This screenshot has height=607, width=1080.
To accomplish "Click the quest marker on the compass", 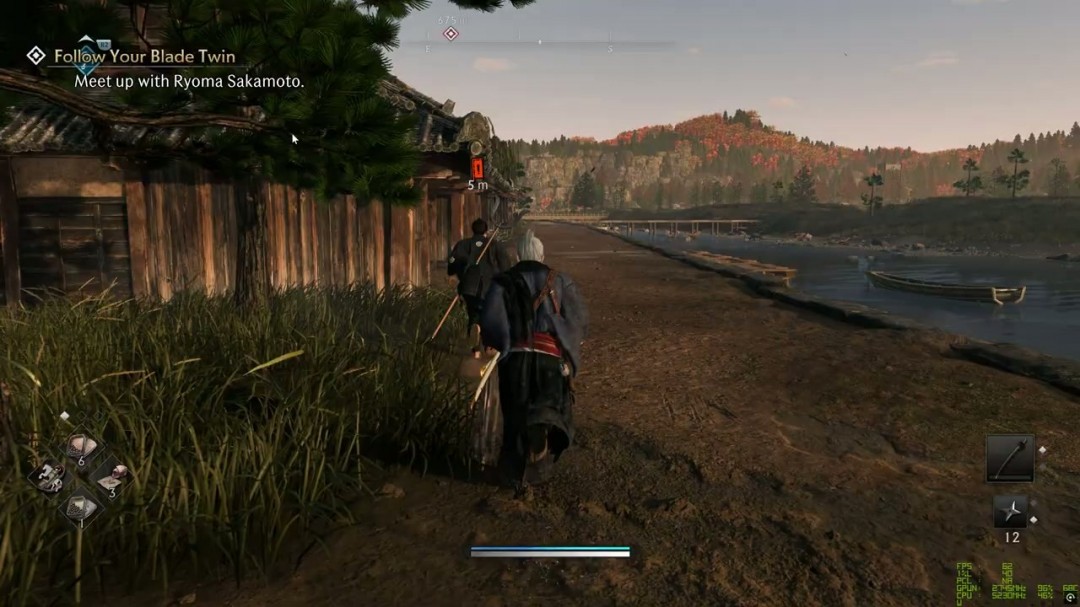I will tap(450, 34).
